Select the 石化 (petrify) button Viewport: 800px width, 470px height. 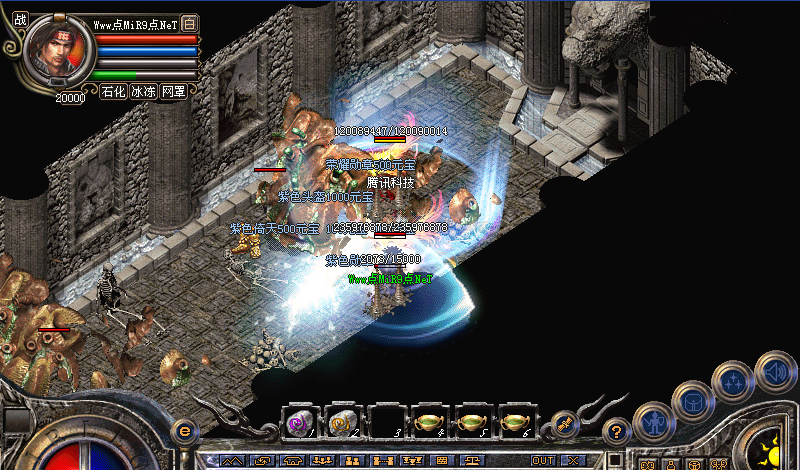click(x=113, y=91)
